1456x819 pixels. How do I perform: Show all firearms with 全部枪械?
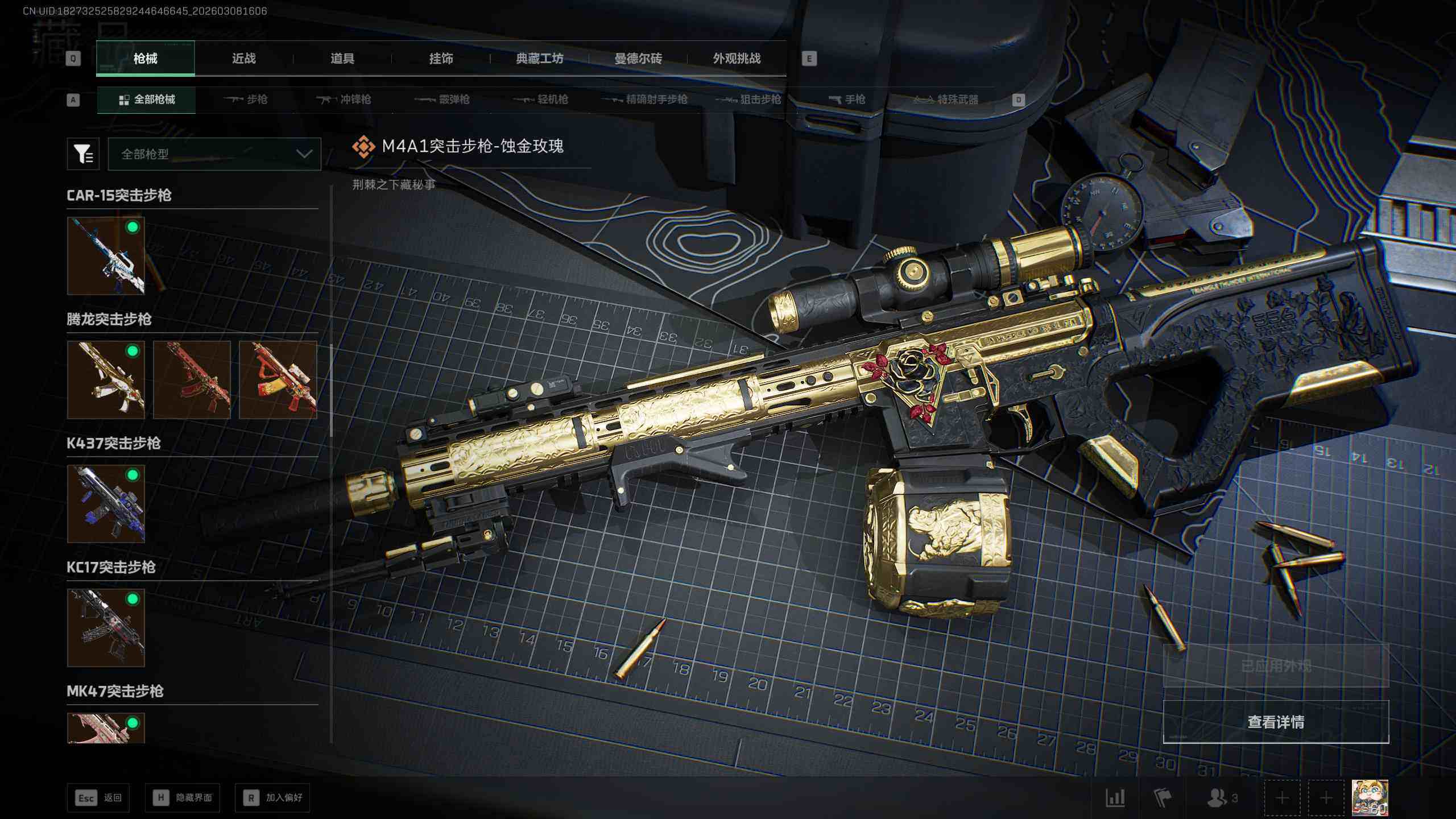pos(147,100)
